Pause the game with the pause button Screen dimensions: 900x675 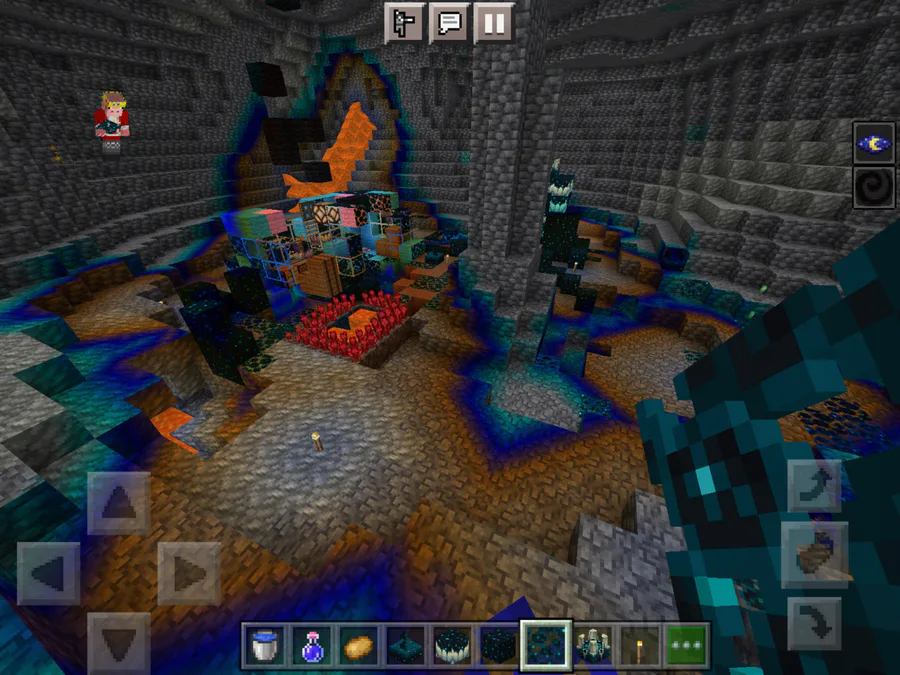[x=494, y=22]
